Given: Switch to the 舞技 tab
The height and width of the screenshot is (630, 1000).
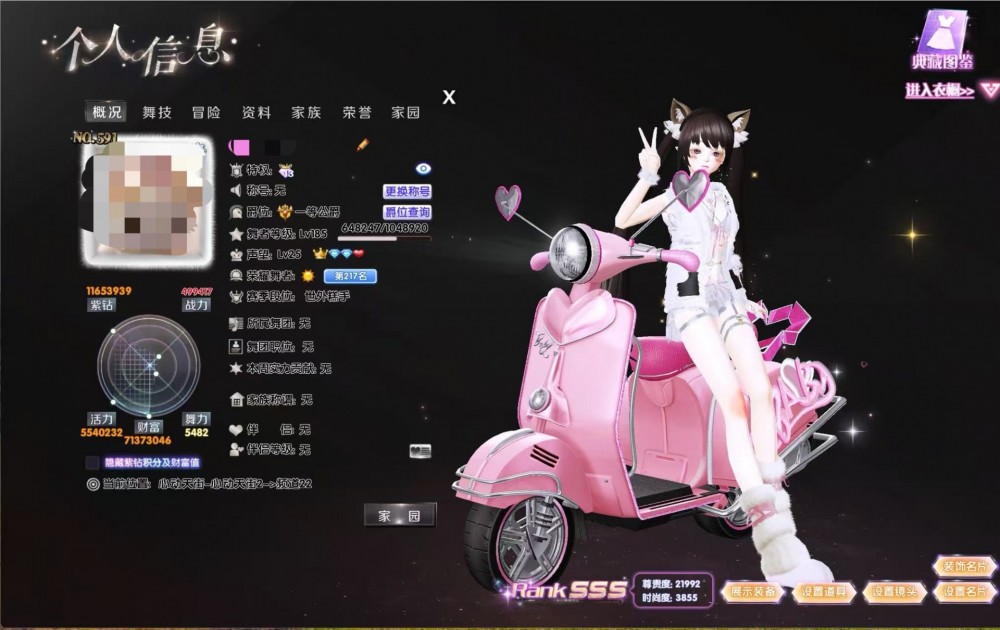Looking at the screenshot, I should click(x=157, y=113).
